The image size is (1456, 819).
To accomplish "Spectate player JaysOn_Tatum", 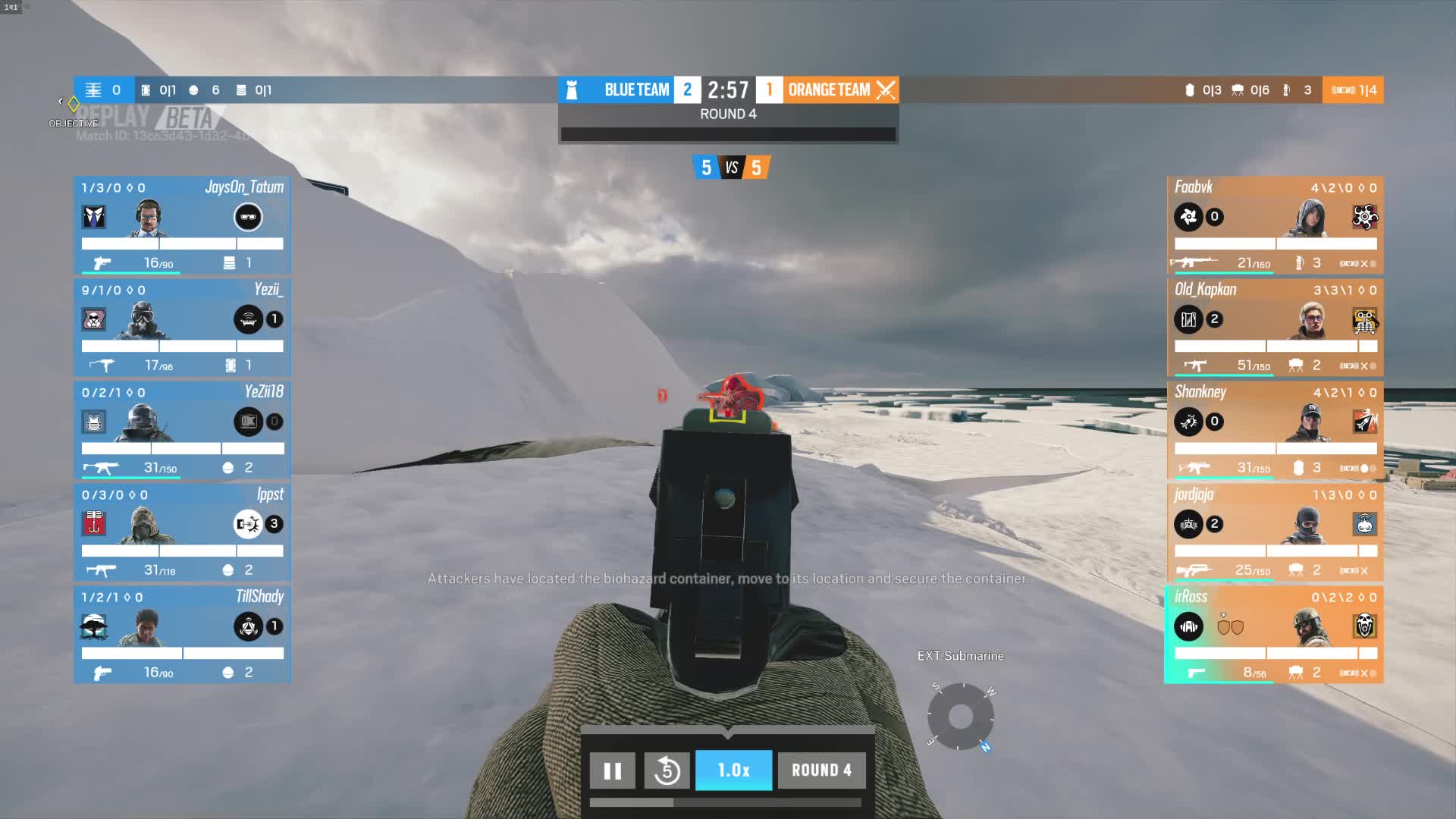I will click(182, 225).
